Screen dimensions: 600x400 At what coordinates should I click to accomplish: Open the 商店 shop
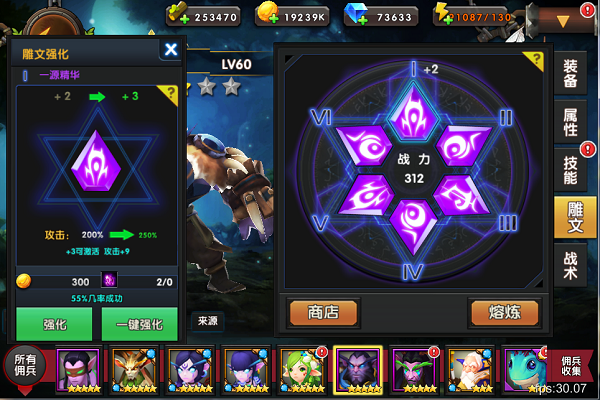click(x=323, y=312)
